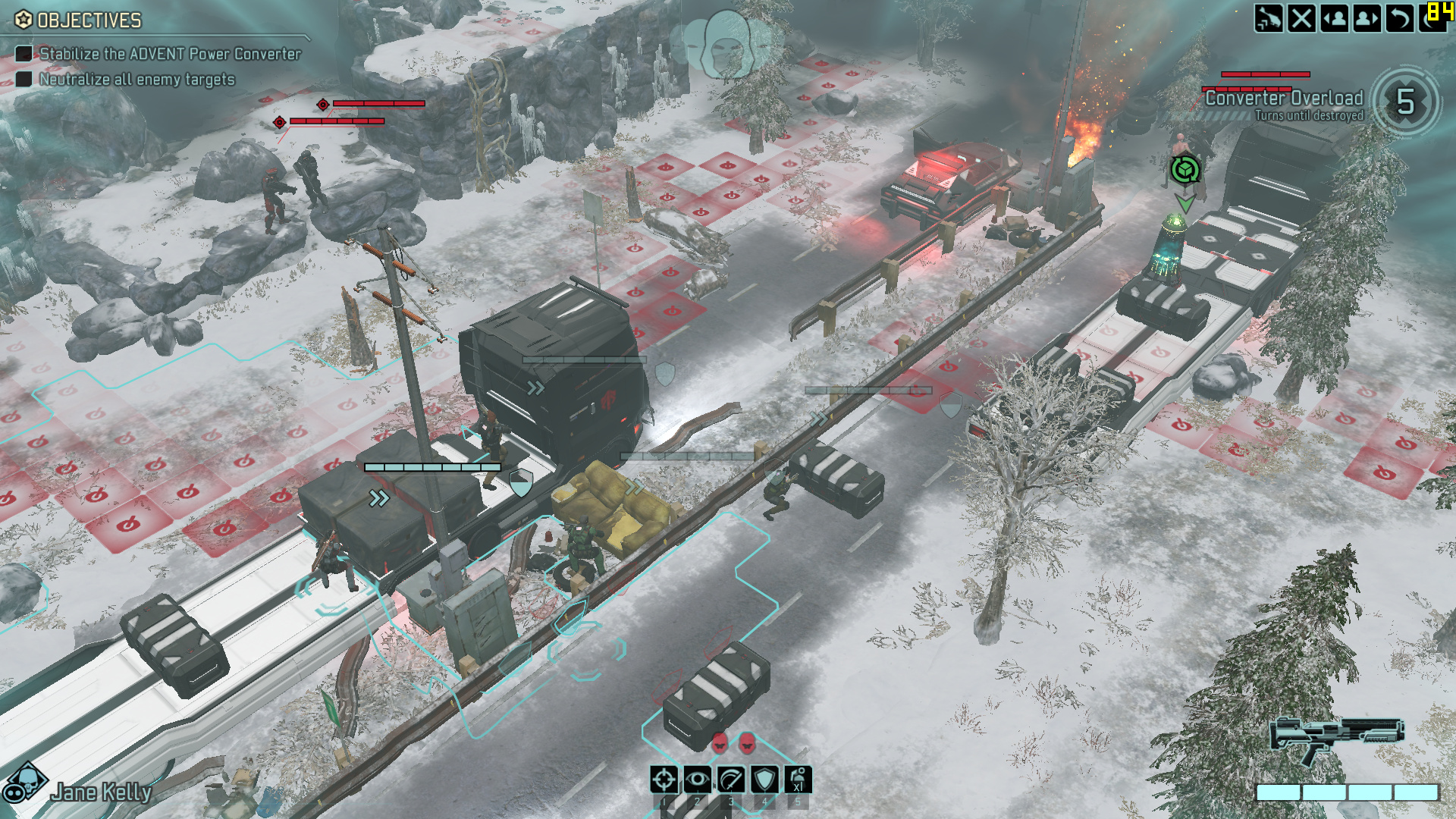Click soldier Jane Kelly's name plate
Image resolution: width=1456 pixels, height=819 pixels.
tap(102, 792)
